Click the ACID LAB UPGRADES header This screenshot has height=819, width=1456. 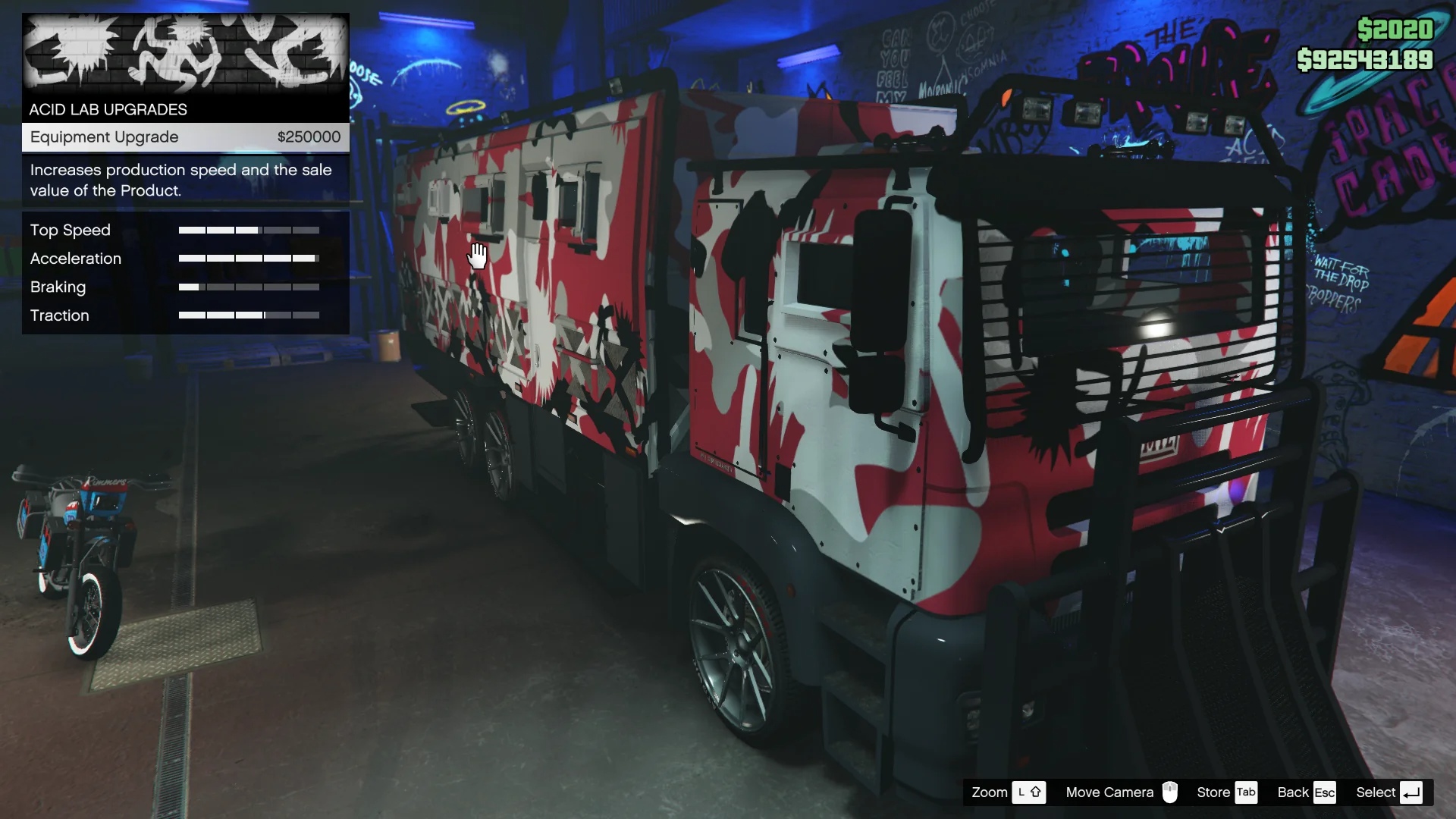(x=107, y=109)
